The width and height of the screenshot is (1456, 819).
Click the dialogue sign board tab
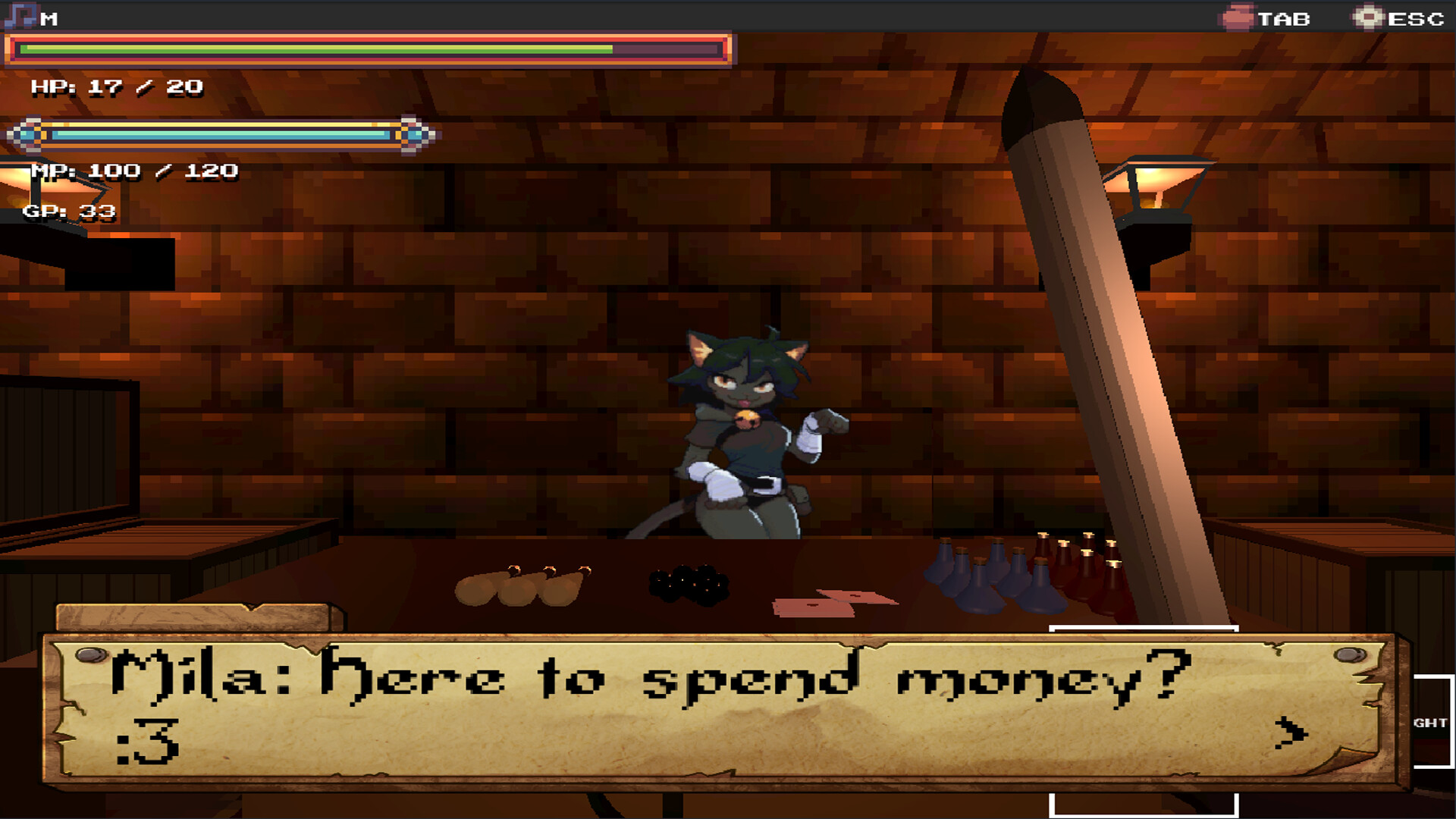tap(190, 614)
